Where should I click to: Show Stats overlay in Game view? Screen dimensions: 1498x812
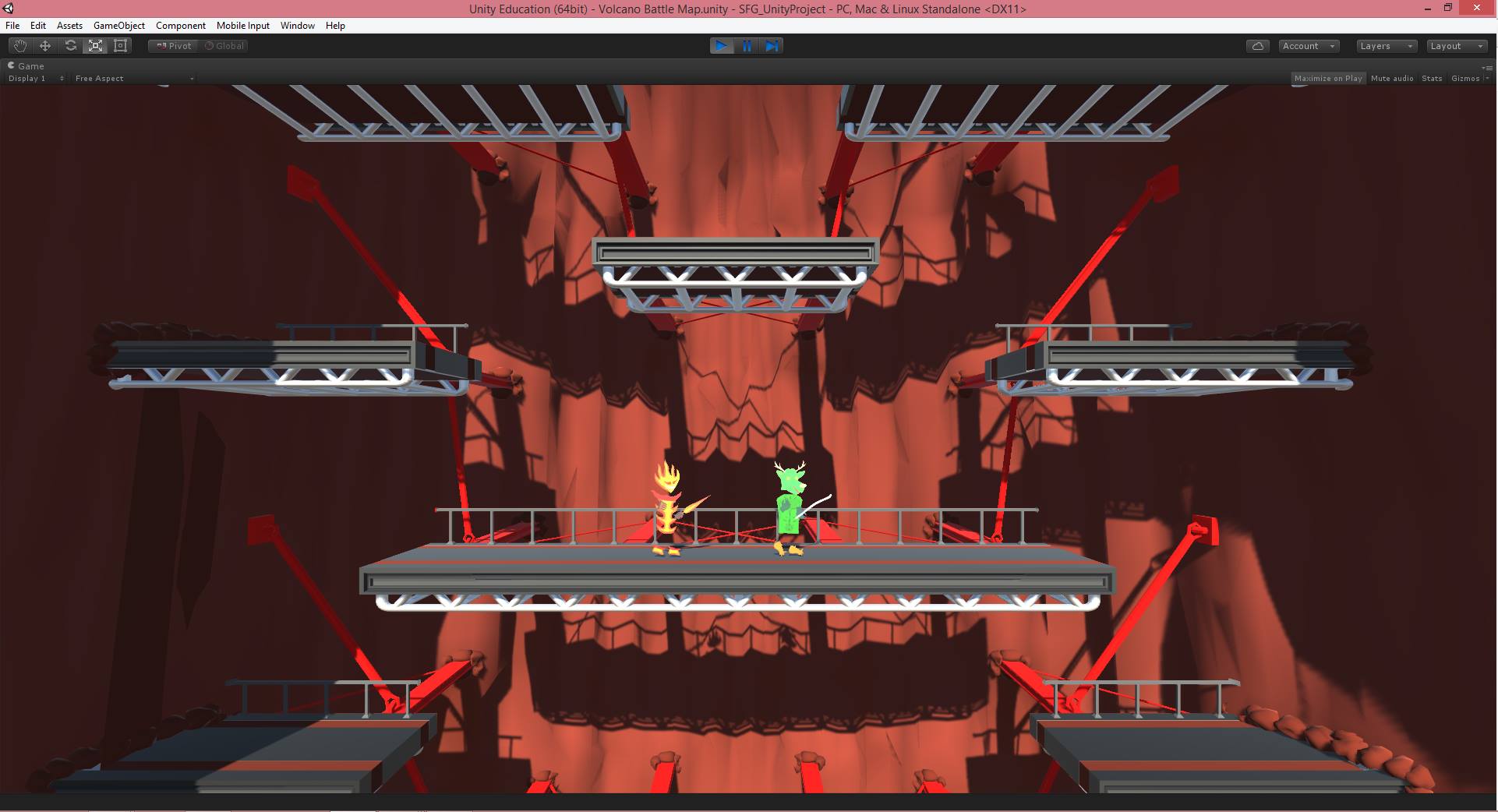point(1431,78)
